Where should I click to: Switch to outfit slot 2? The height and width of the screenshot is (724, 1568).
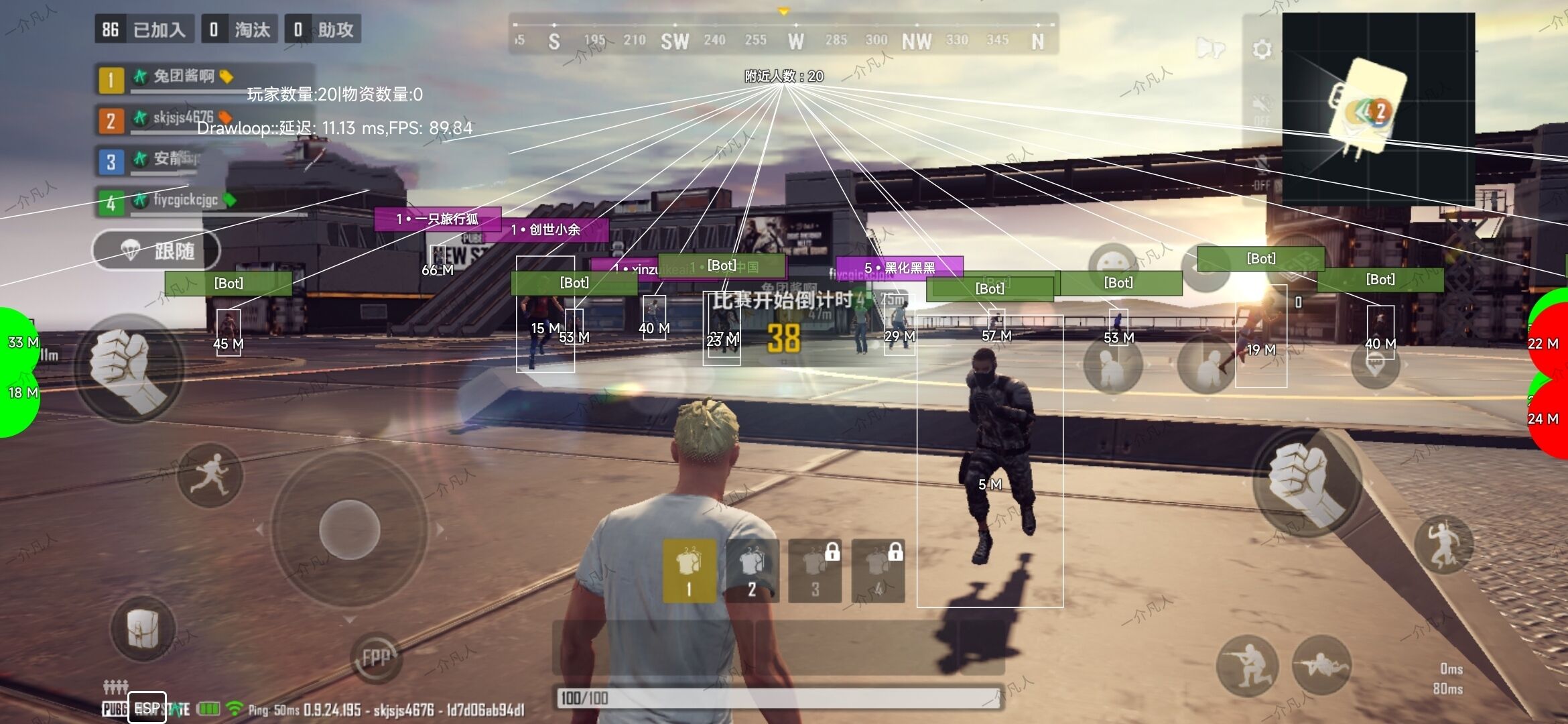[x=752, y=571]
